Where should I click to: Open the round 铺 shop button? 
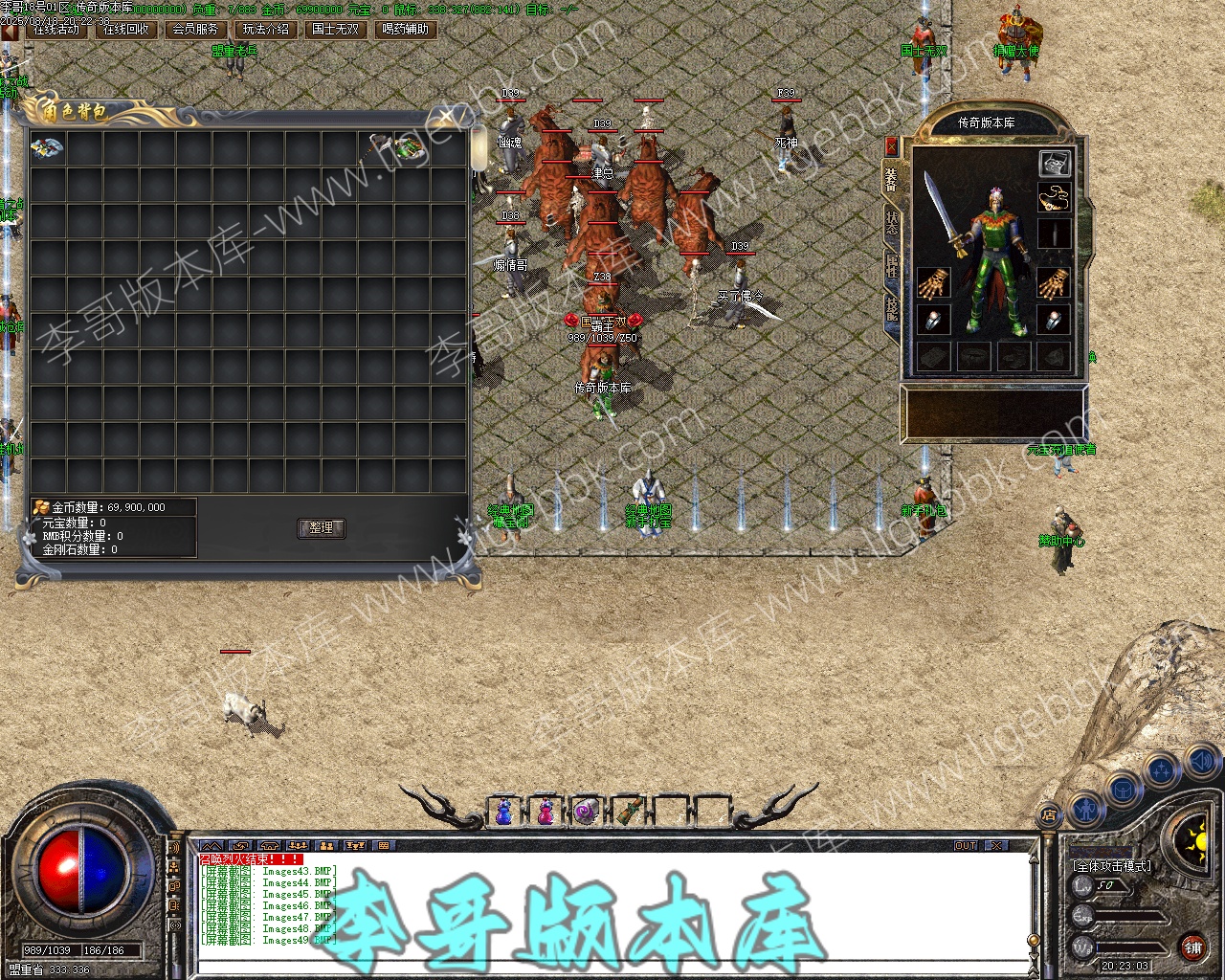pos(1192,948)
